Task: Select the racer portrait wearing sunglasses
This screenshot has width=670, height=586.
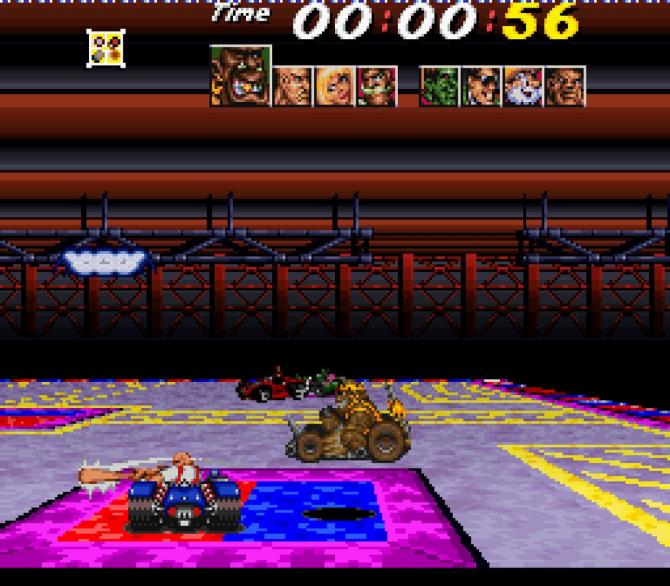Action: point(482,86)
